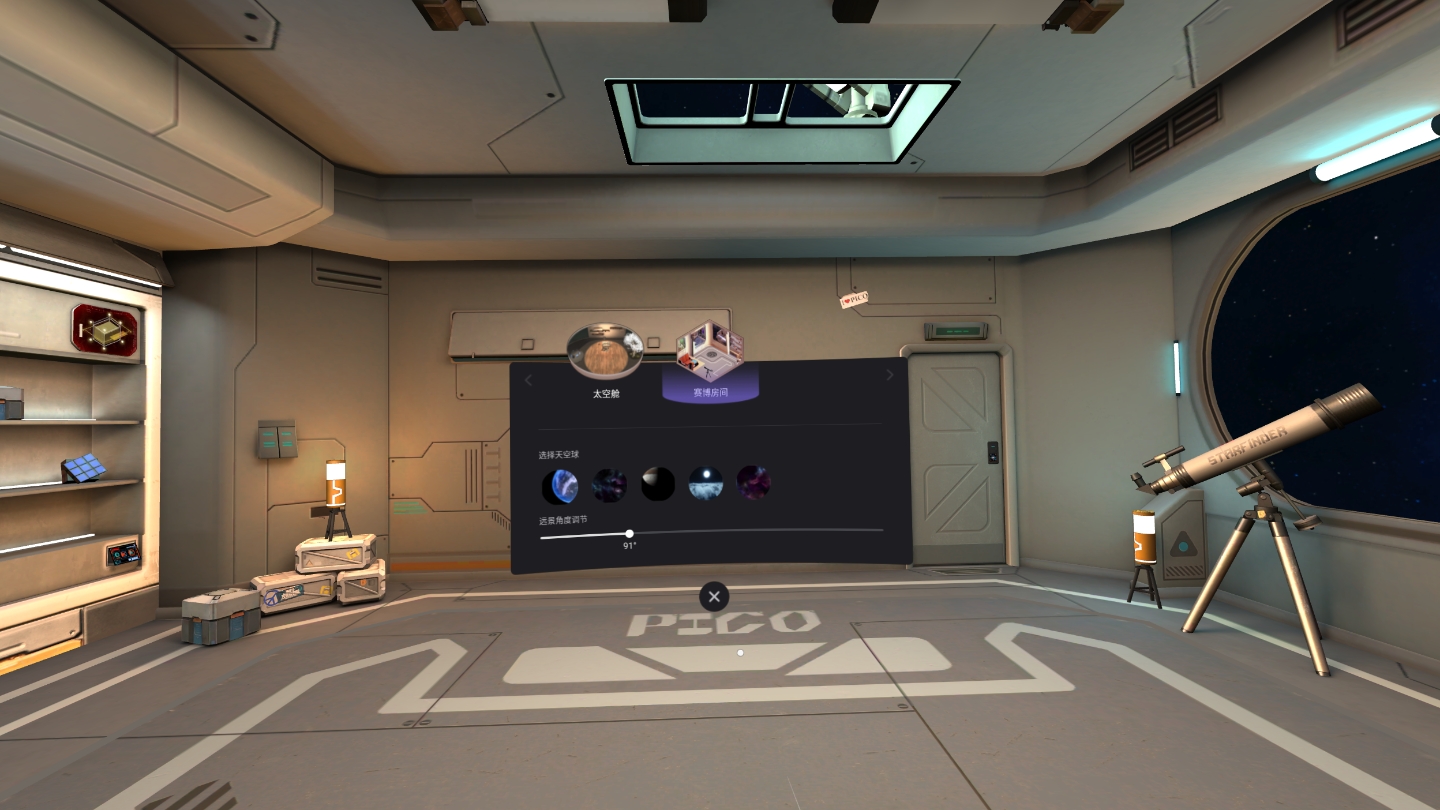Click the small white dot below the panel

[740, 652]
